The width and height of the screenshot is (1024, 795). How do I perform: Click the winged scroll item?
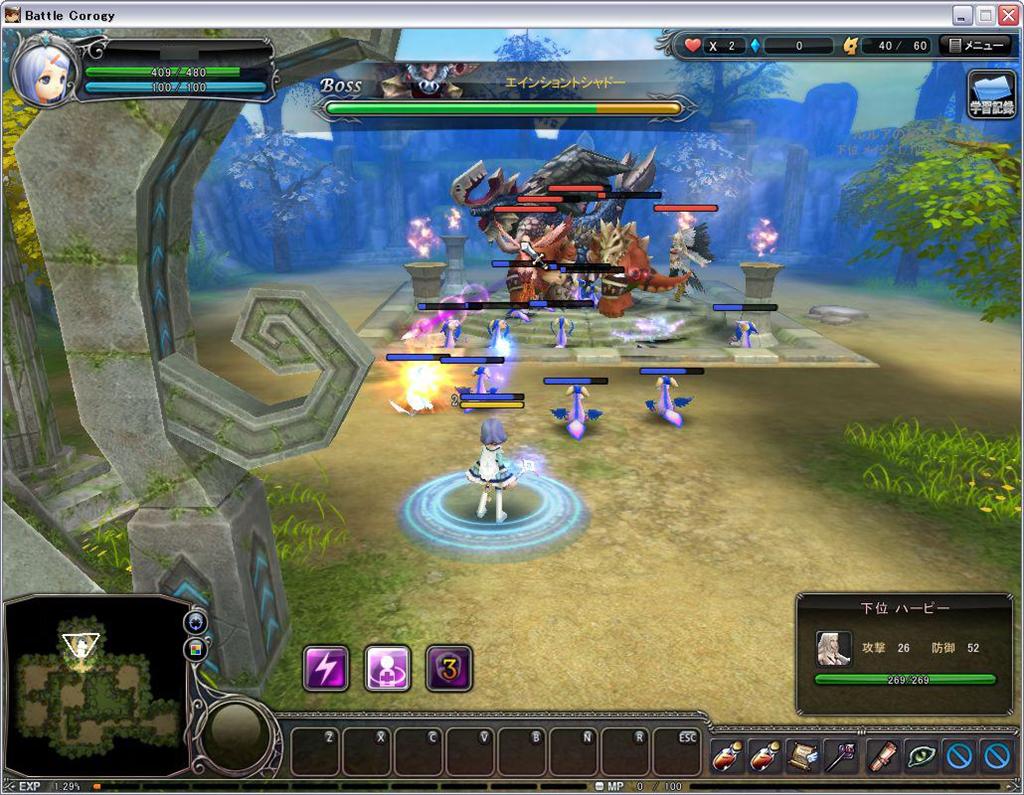click(x=802, y=755)
